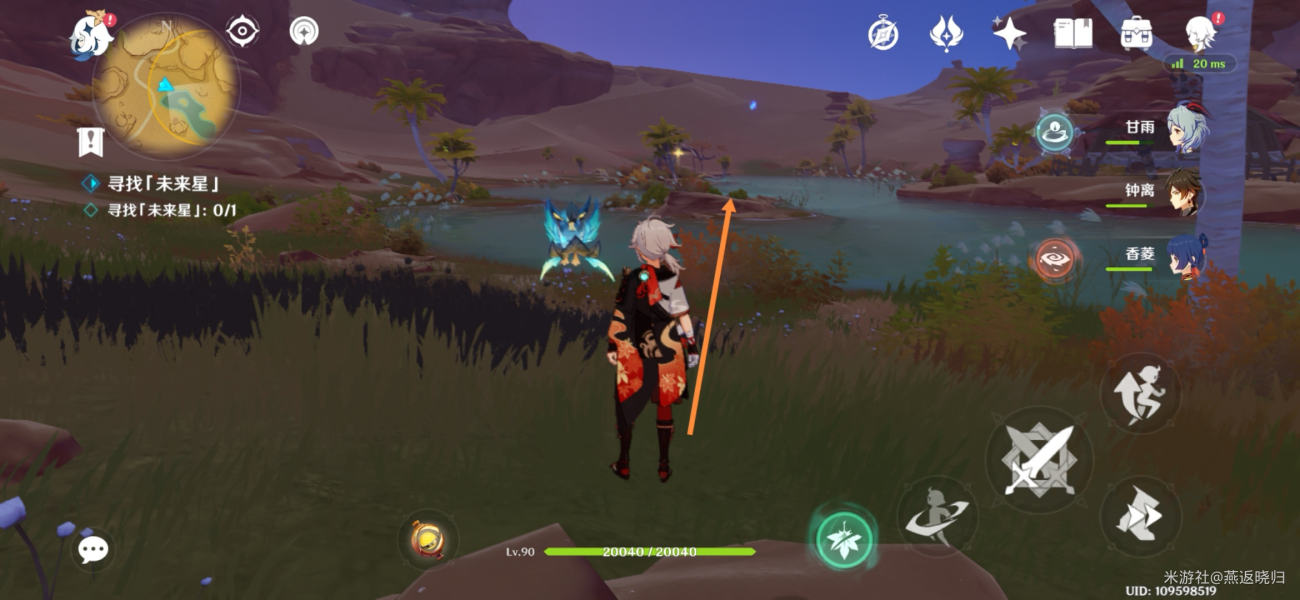This screenshot has width=1300, height=600.
Task: Open the adventurer handbook book icon
Action: point(1072,33)
